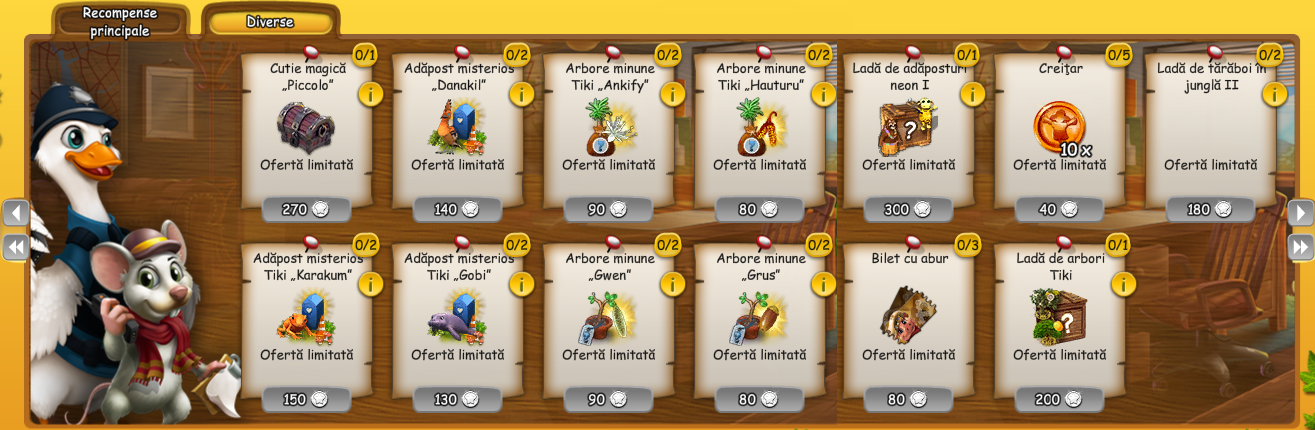The width and height of the screenshot is (1315, 430).
Task: Buy Cutie magică Piccolo for 270
Action: tap(307, 209)
